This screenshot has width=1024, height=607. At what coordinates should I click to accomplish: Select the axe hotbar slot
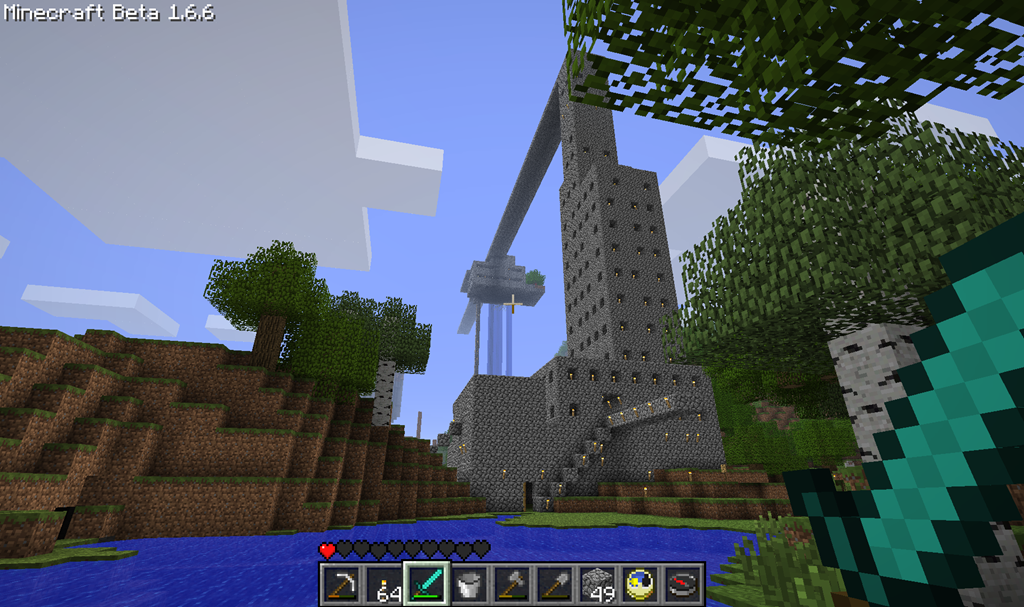pyautogui.click(x=511, y=583)
